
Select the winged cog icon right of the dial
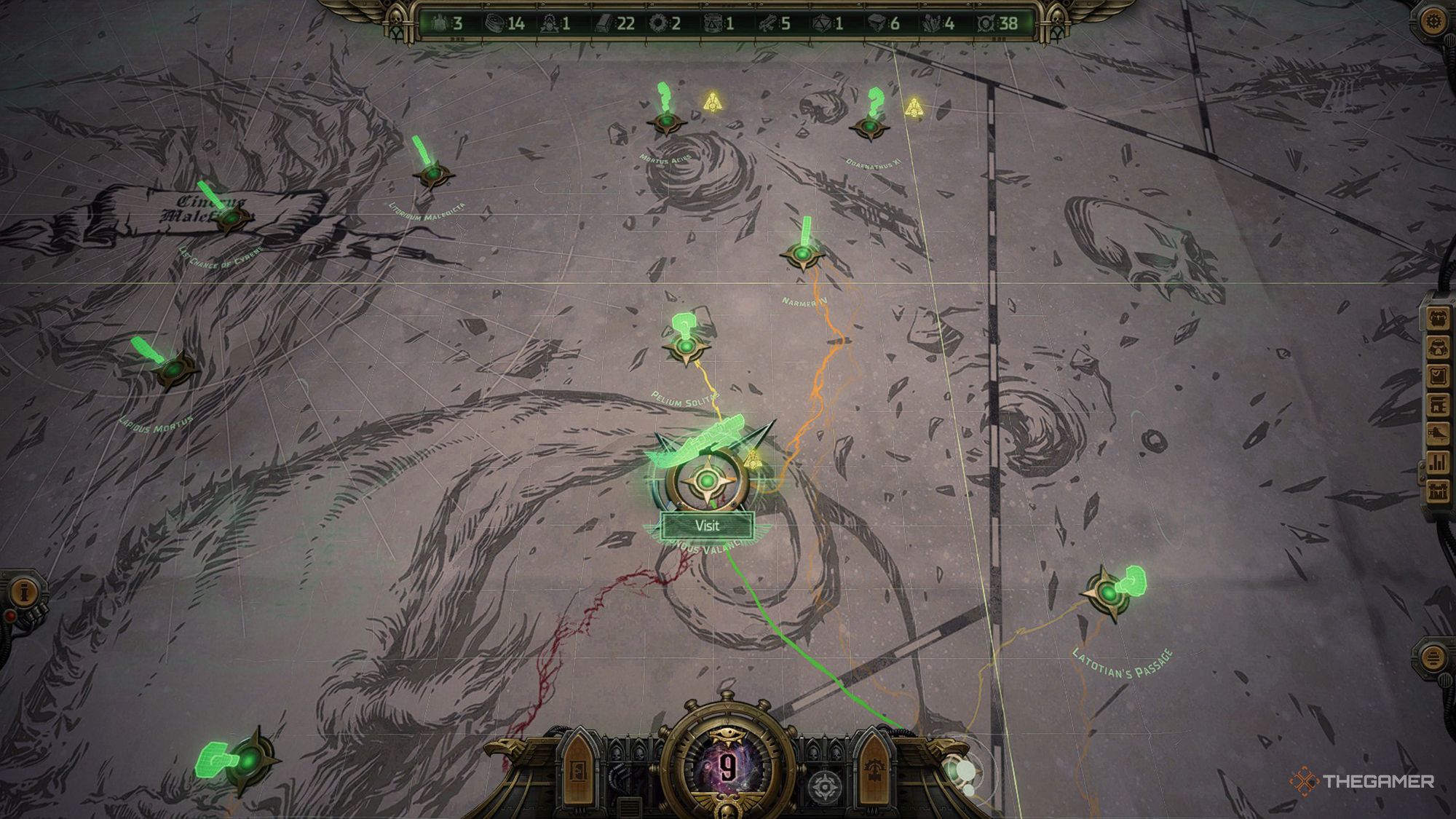(875, 768)
